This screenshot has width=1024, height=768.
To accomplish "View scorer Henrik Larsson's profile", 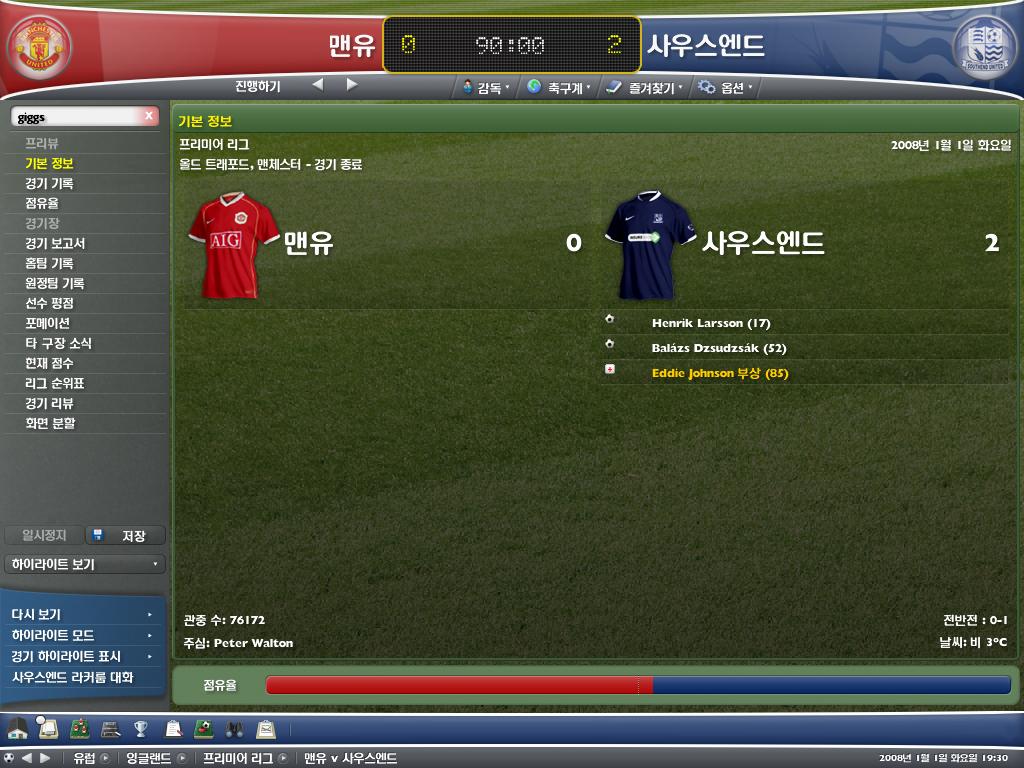I will (x=710, y=323).
